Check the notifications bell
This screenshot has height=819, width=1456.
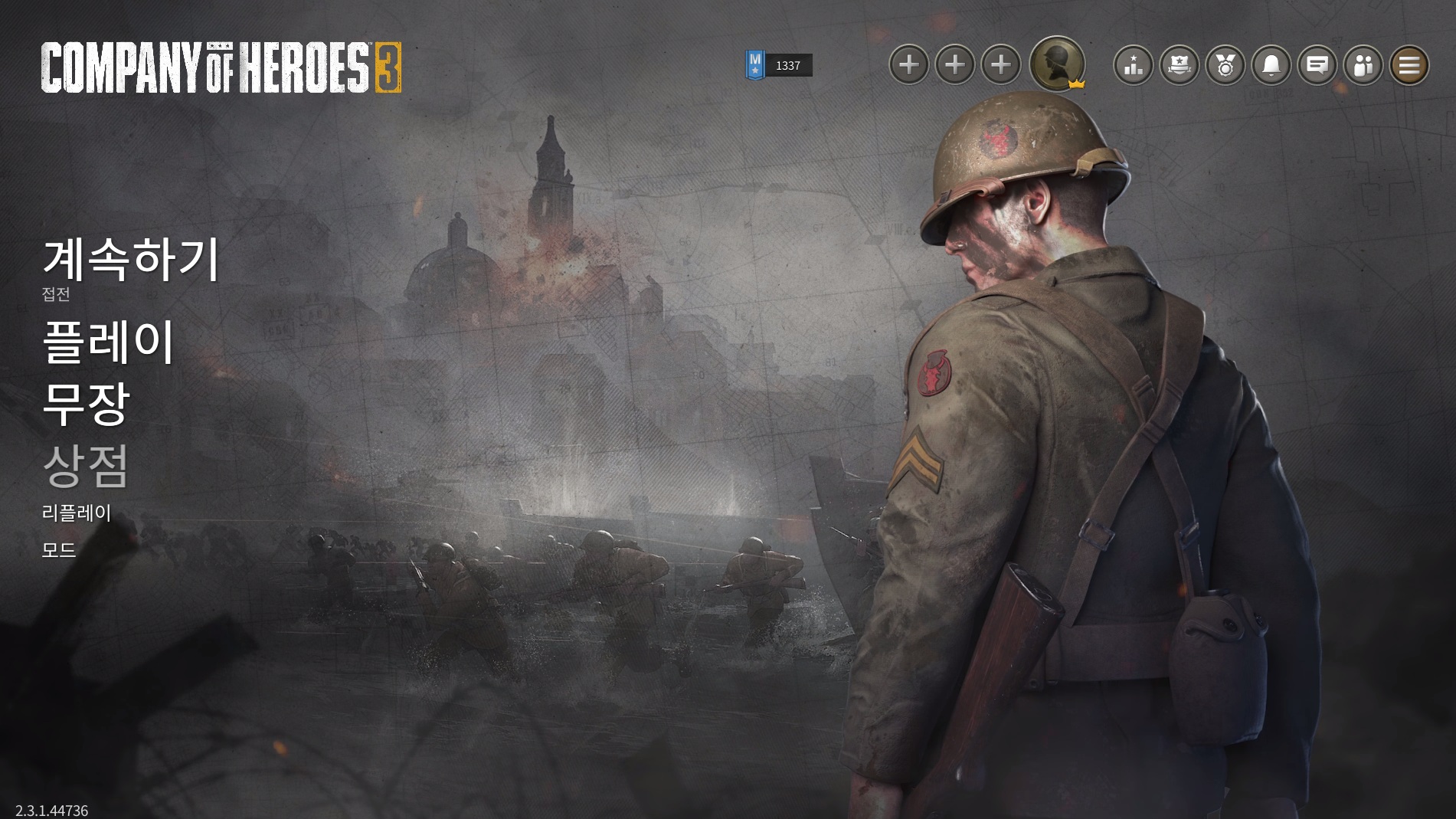pos(1271,65)
